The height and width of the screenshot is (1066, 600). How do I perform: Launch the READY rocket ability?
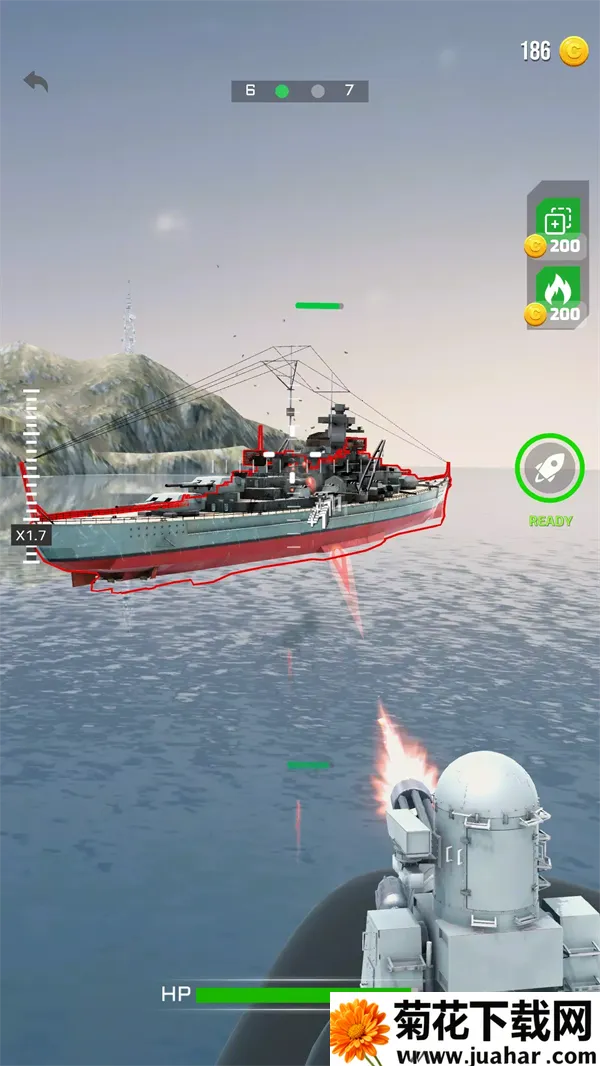click(x=549, y=468)
